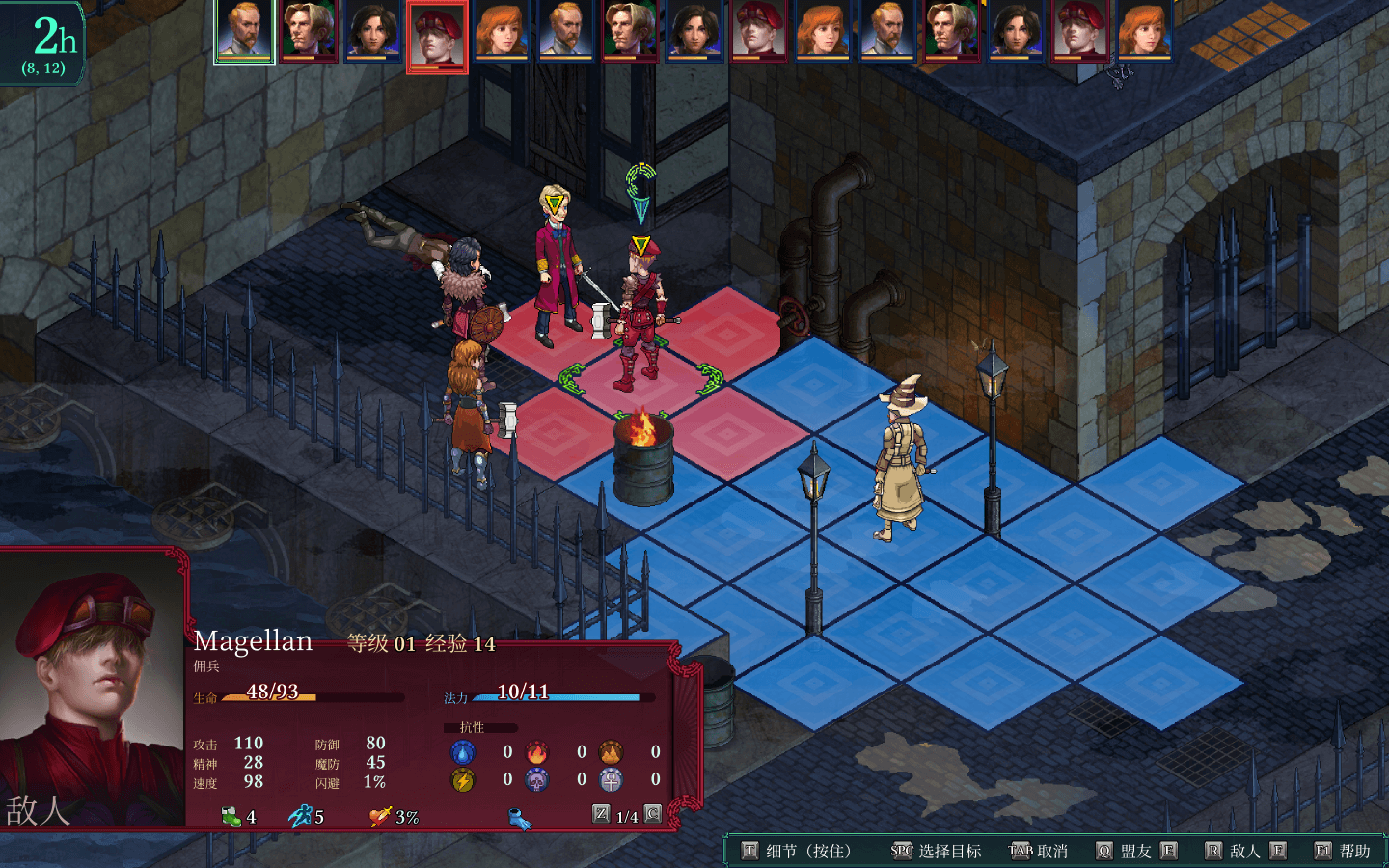Click the 取消 cancel button
Image resolution: width=1389 pixels, height=868 pixels.
point(1039,851)
